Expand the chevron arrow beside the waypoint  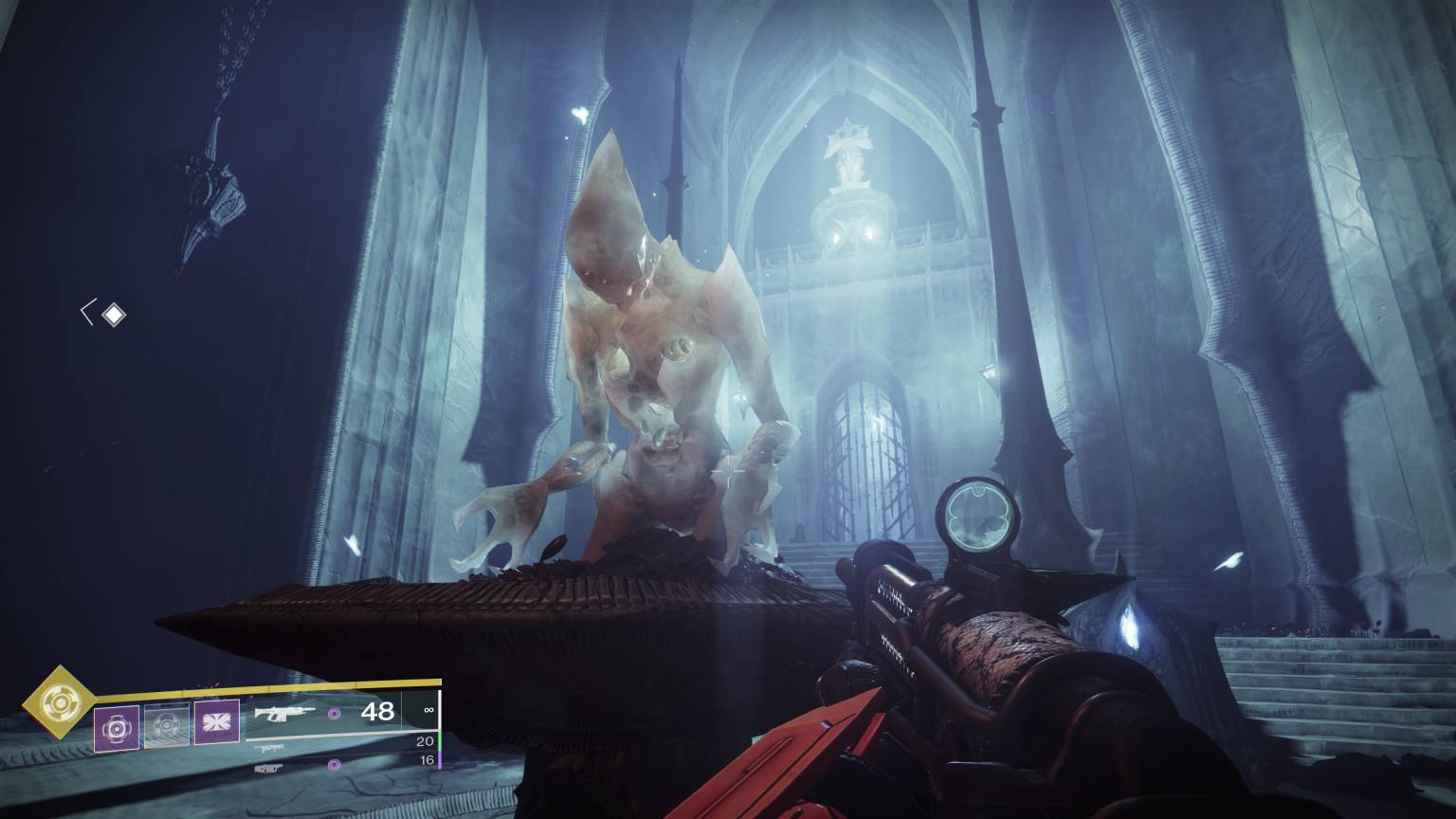(87, 310)
